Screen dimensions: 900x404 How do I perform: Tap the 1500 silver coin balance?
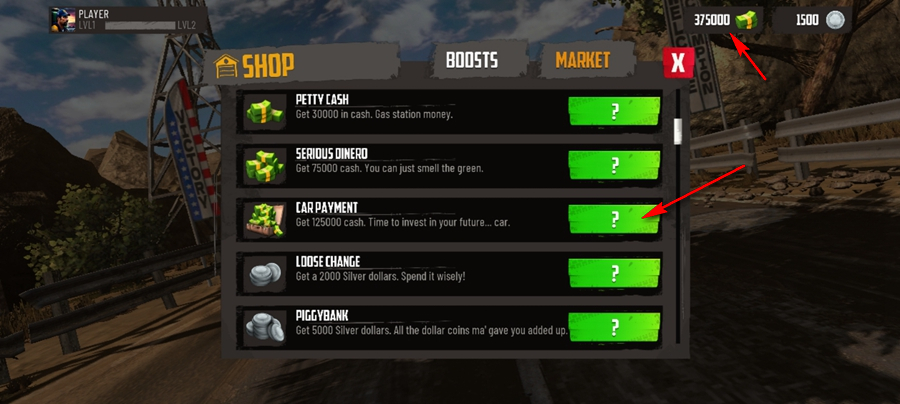coord(820,20)
